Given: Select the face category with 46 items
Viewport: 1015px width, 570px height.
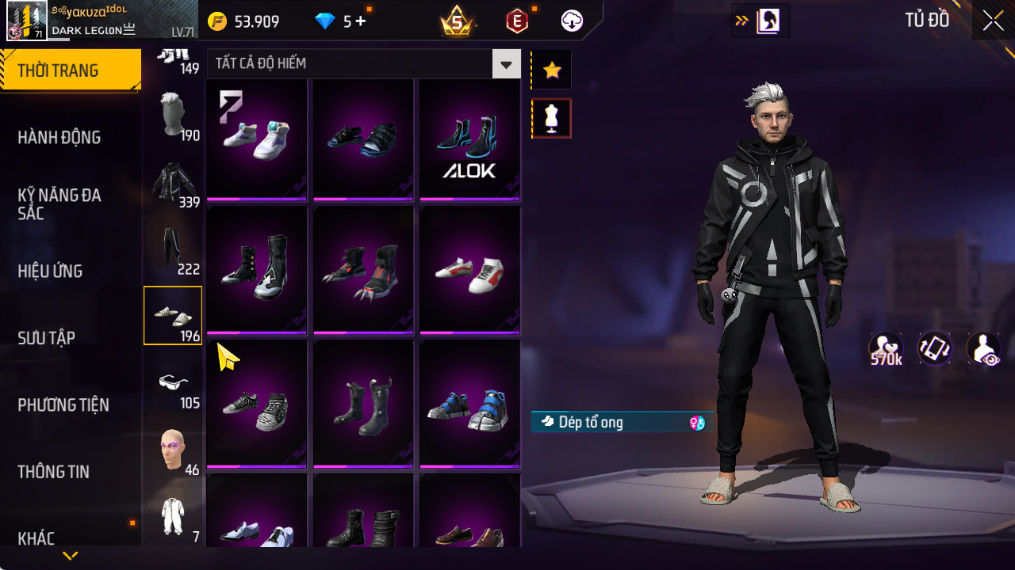Looking at the screenshot, I should (173, 450).
